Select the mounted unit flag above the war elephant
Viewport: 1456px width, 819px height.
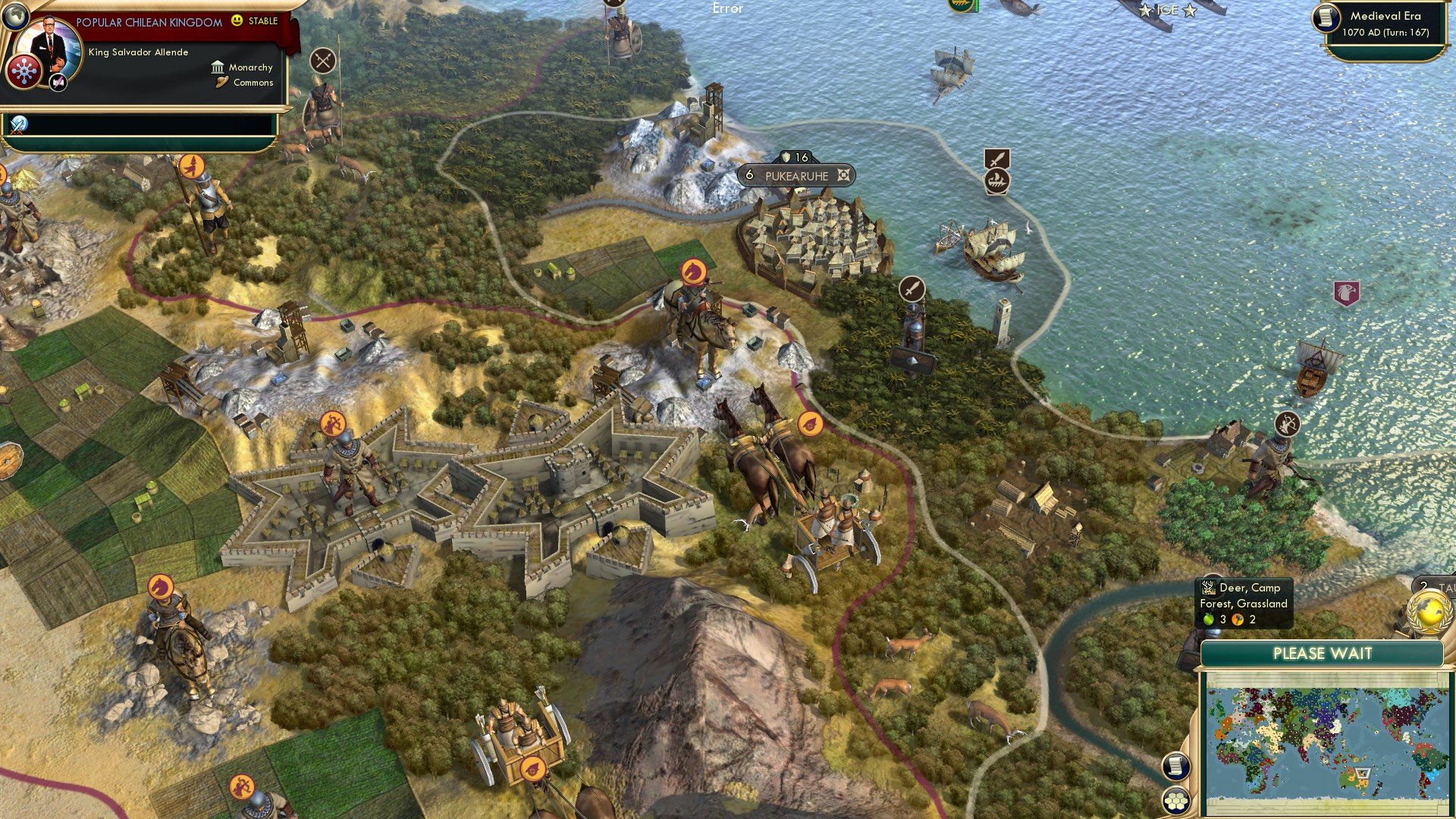click(691, 270)
